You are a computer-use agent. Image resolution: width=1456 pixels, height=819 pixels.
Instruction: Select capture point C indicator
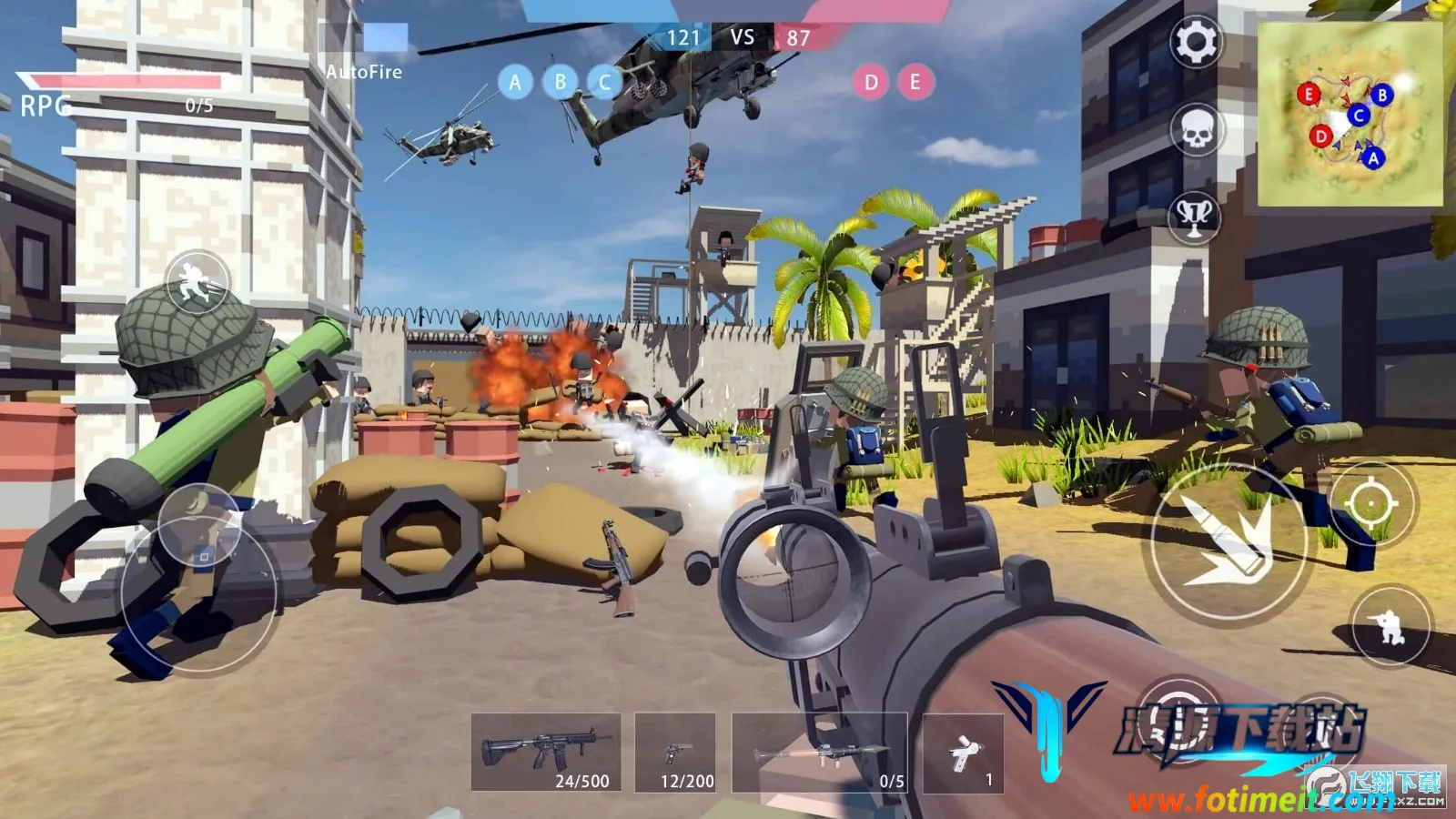pos(604,83)
